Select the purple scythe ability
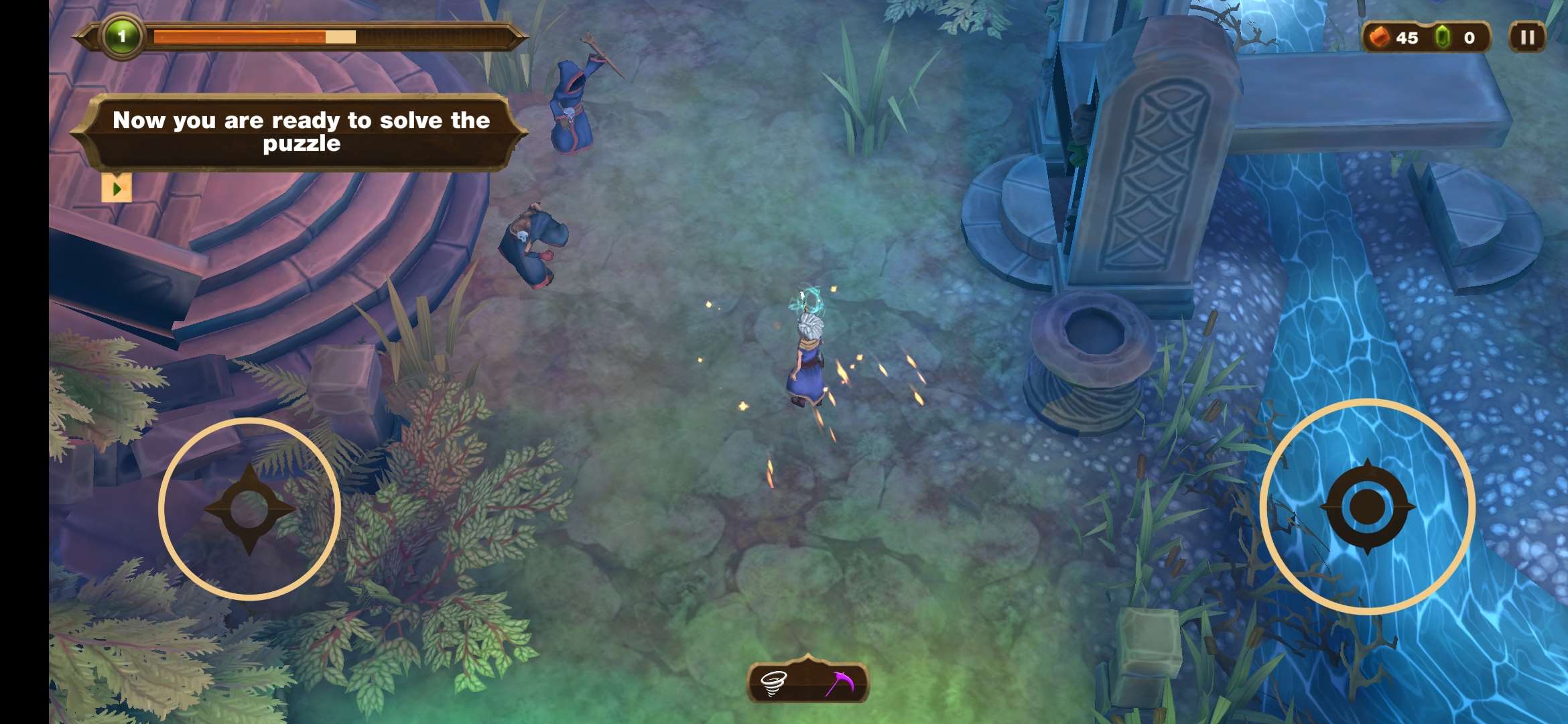Image resolution: width=1568 pixels, height=724 pixels. [x=840, y=683]
